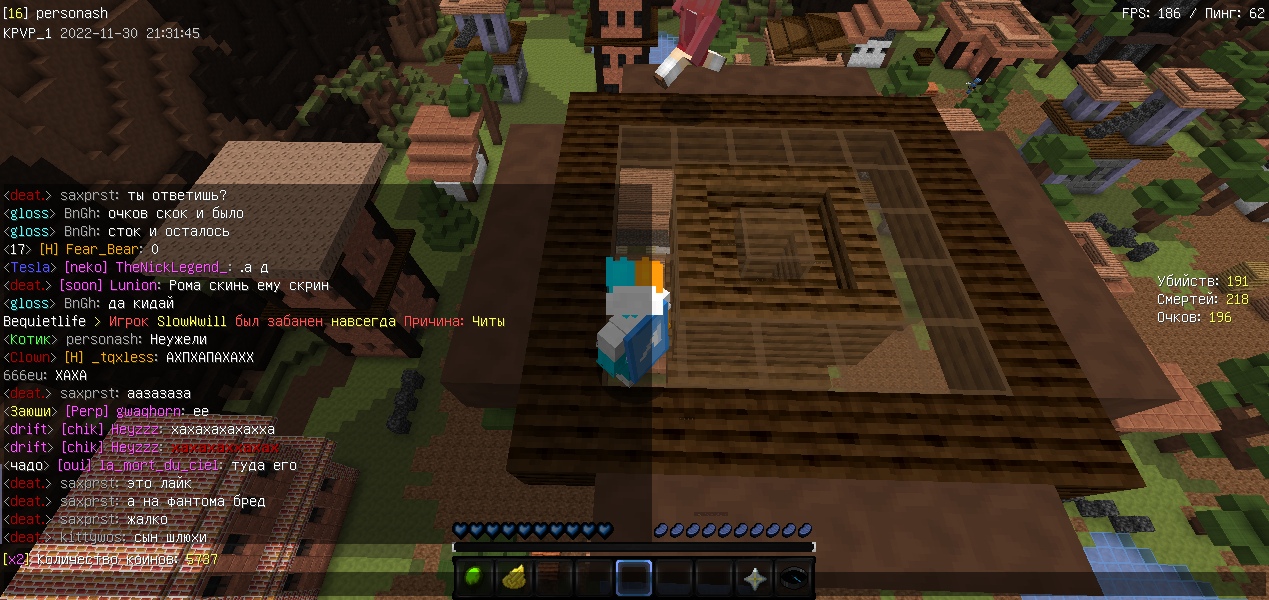Select the green slimeball hotbar slot

475,578
